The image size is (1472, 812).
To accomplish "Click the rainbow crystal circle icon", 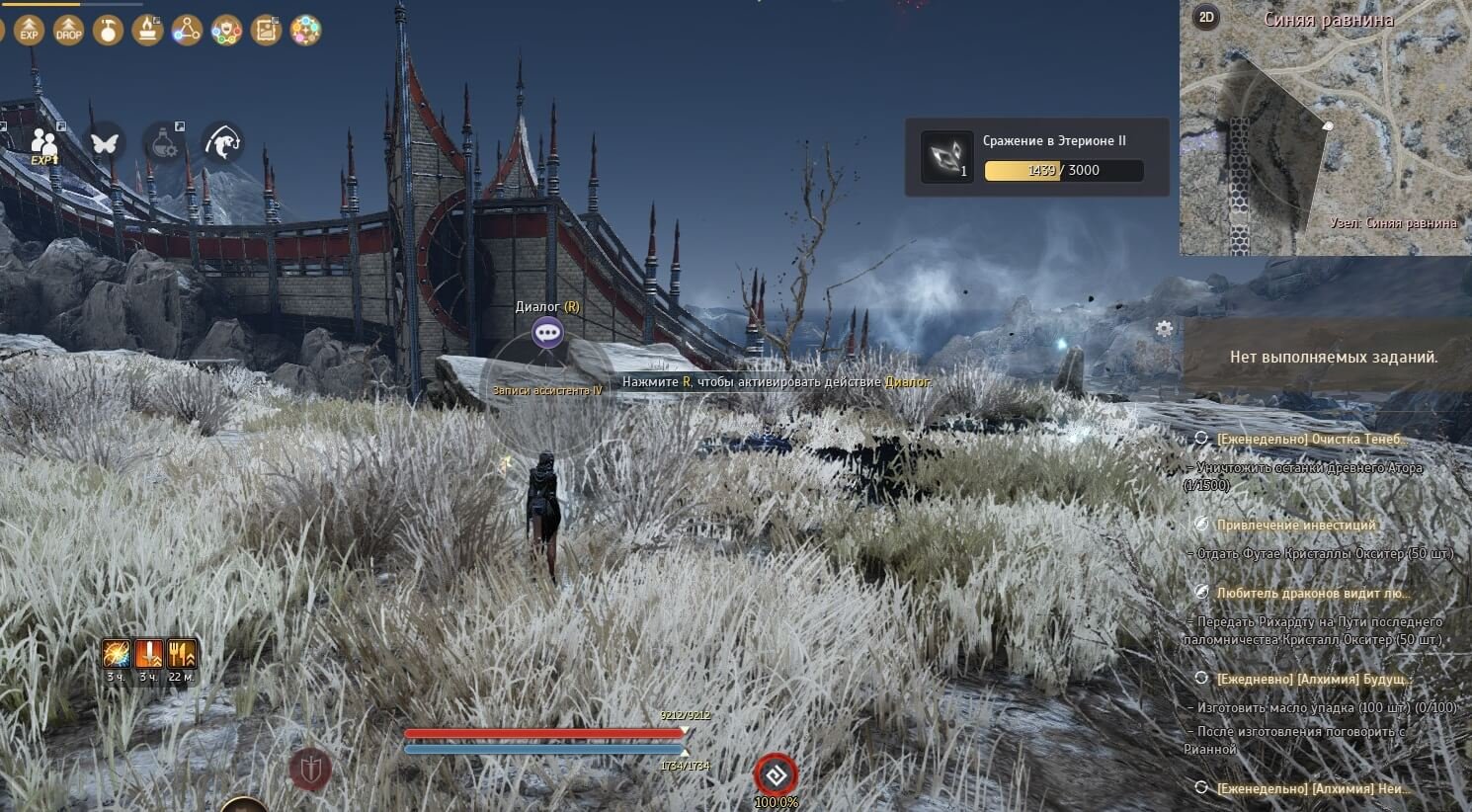I will (305, 30).
